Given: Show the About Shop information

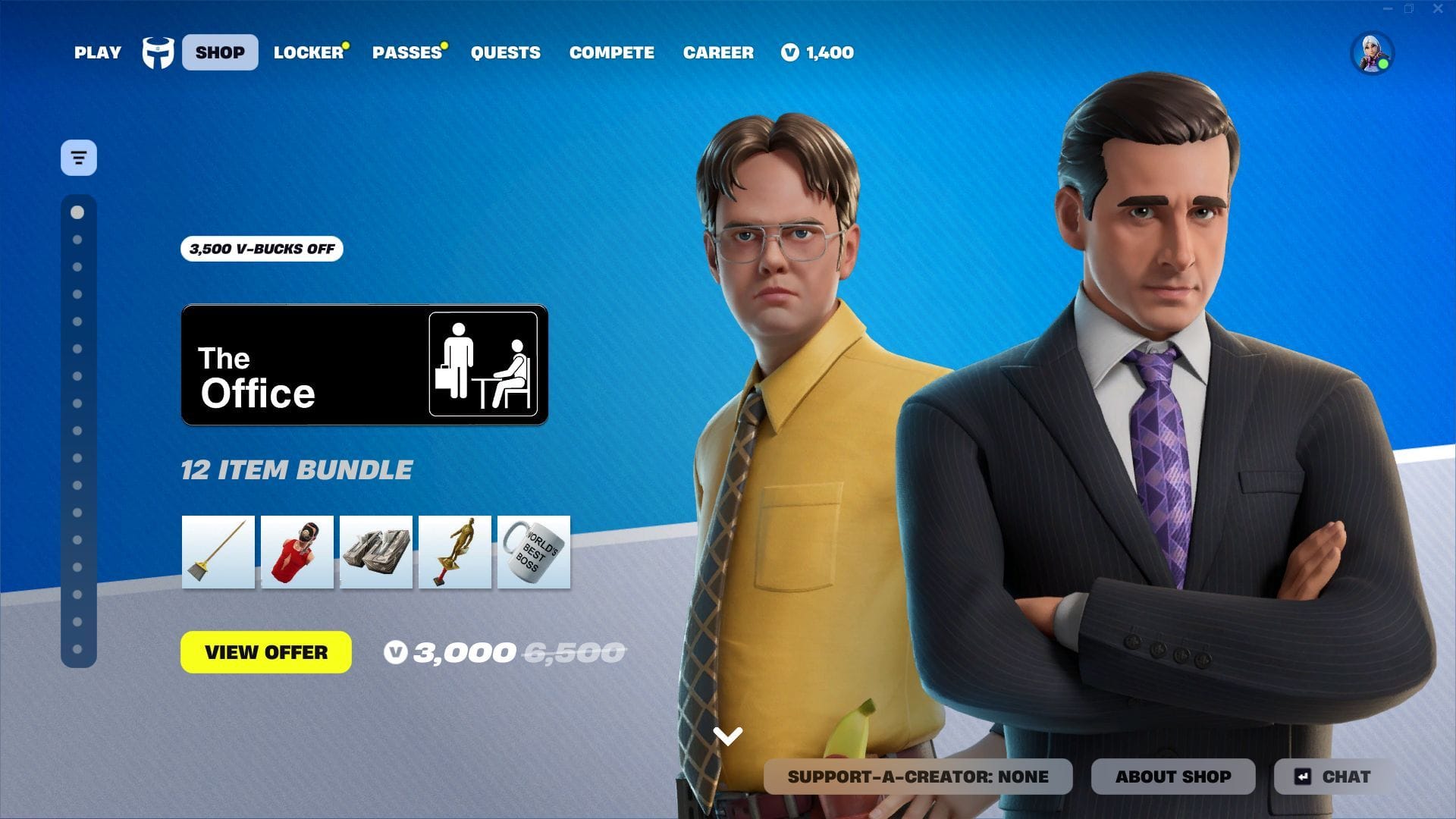Looking at the screenshot, I should point(1173,777).
